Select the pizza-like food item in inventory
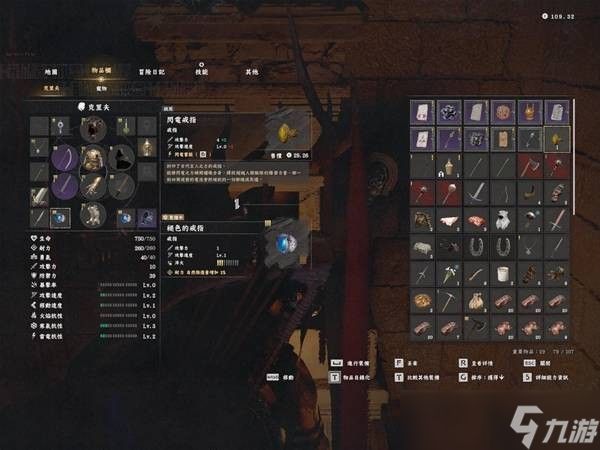This screenshot has height=450, width=600. [422, 300]
